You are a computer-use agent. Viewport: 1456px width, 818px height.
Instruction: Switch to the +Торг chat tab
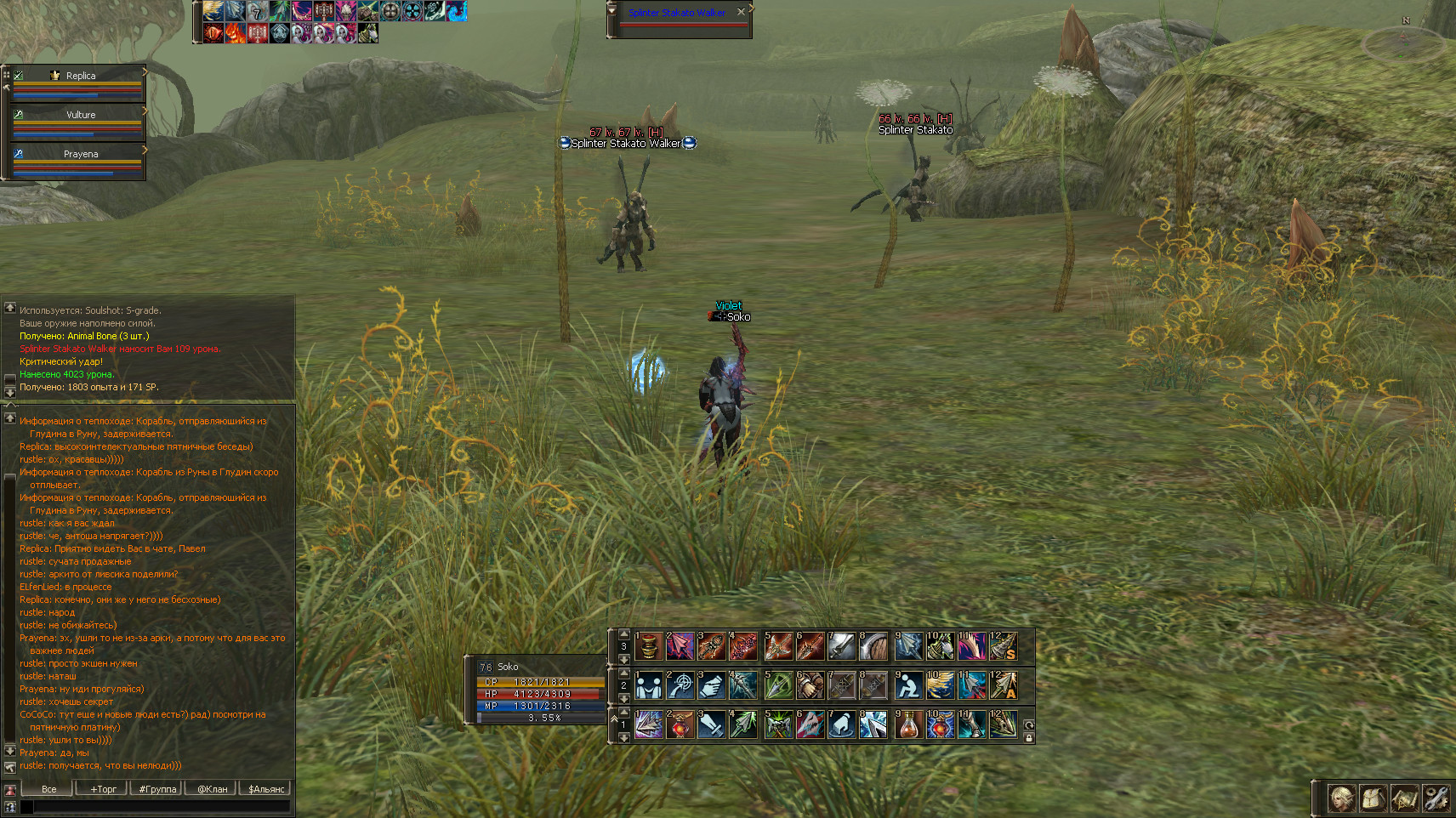[x=103, y=789]
